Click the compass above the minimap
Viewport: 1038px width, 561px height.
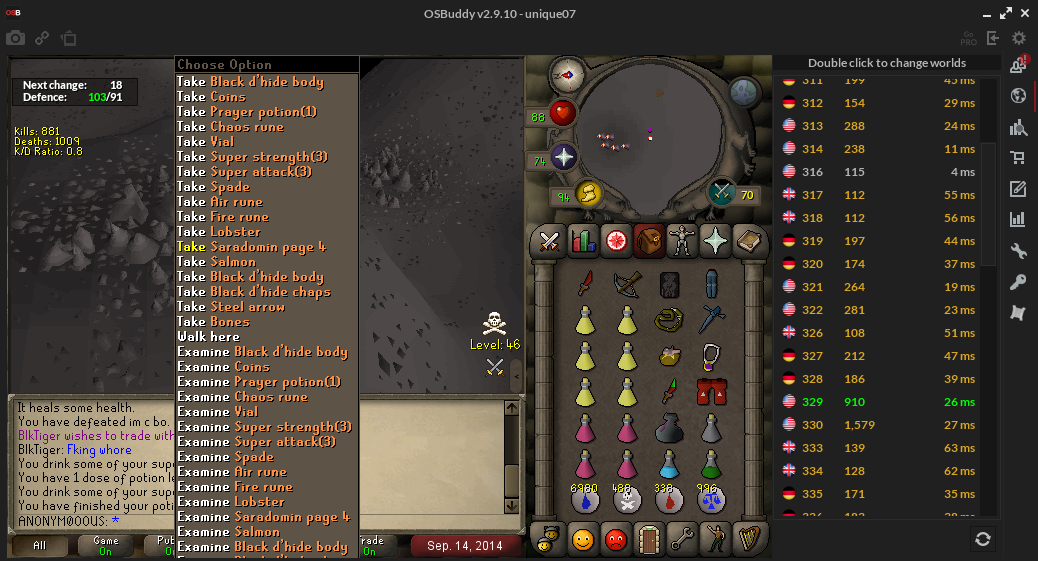[567, 74]
